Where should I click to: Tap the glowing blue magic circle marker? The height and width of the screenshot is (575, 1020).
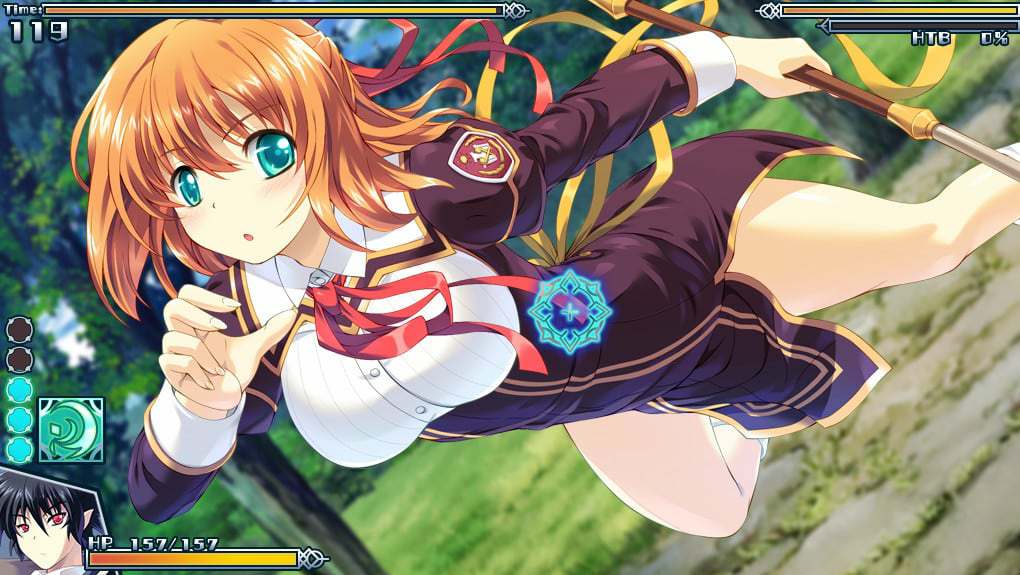click(x=569, y=310)
